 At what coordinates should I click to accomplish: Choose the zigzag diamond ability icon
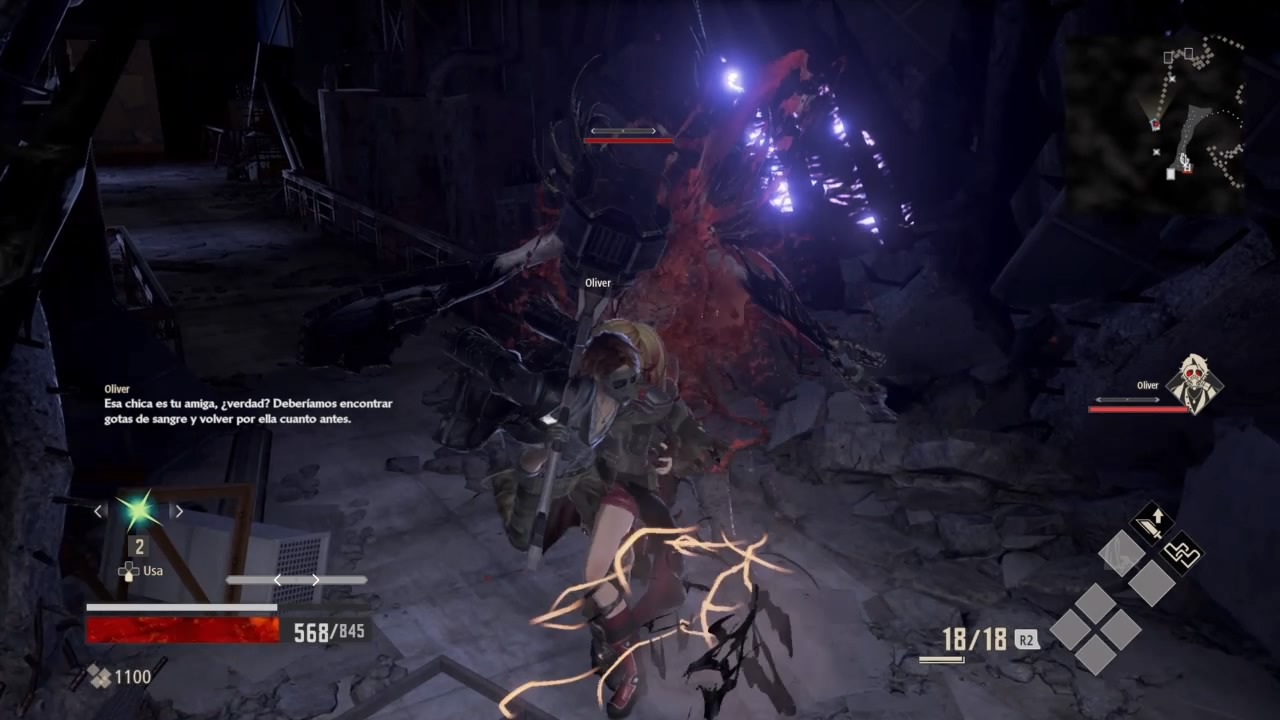[1182, 552]
